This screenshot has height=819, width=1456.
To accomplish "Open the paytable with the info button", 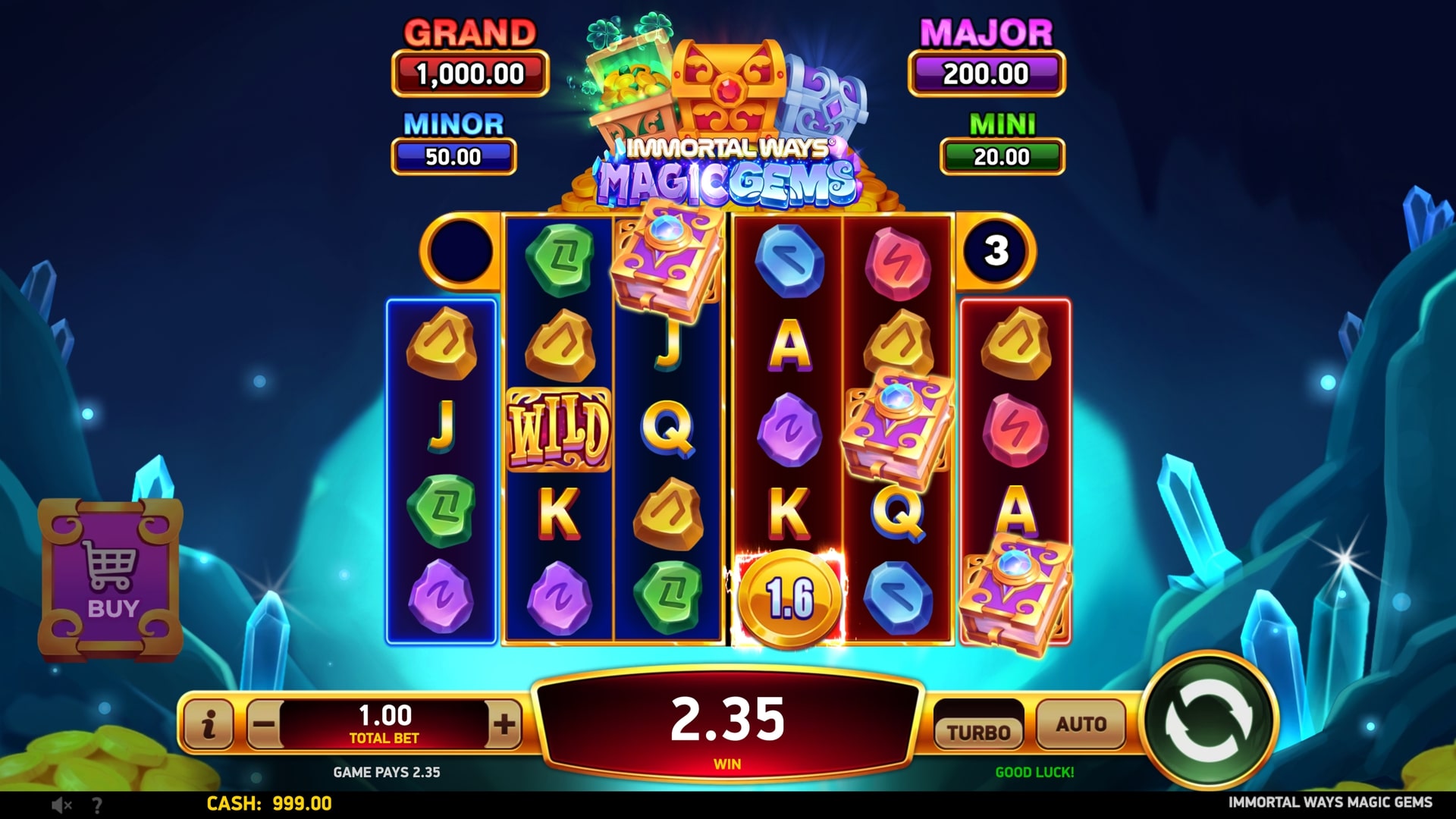I will click(208, 724).
